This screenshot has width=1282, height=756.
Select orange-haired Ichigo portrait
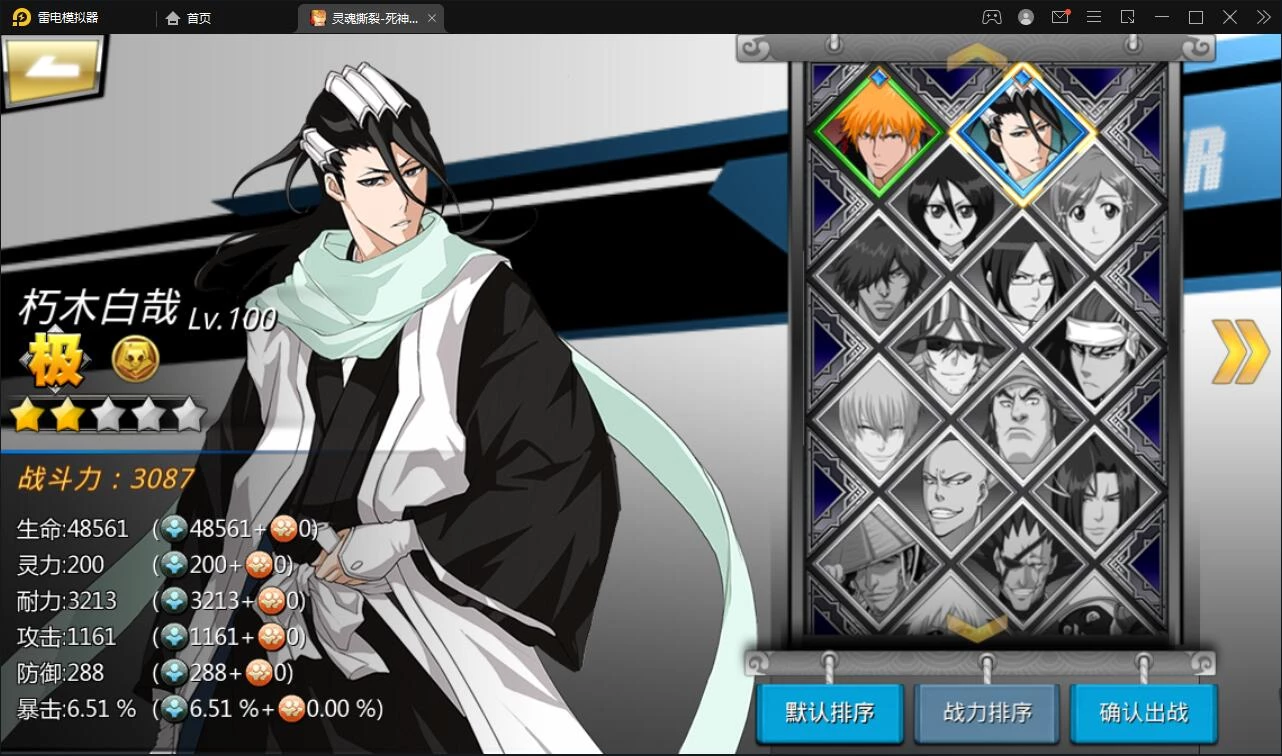tap(877, 132)
